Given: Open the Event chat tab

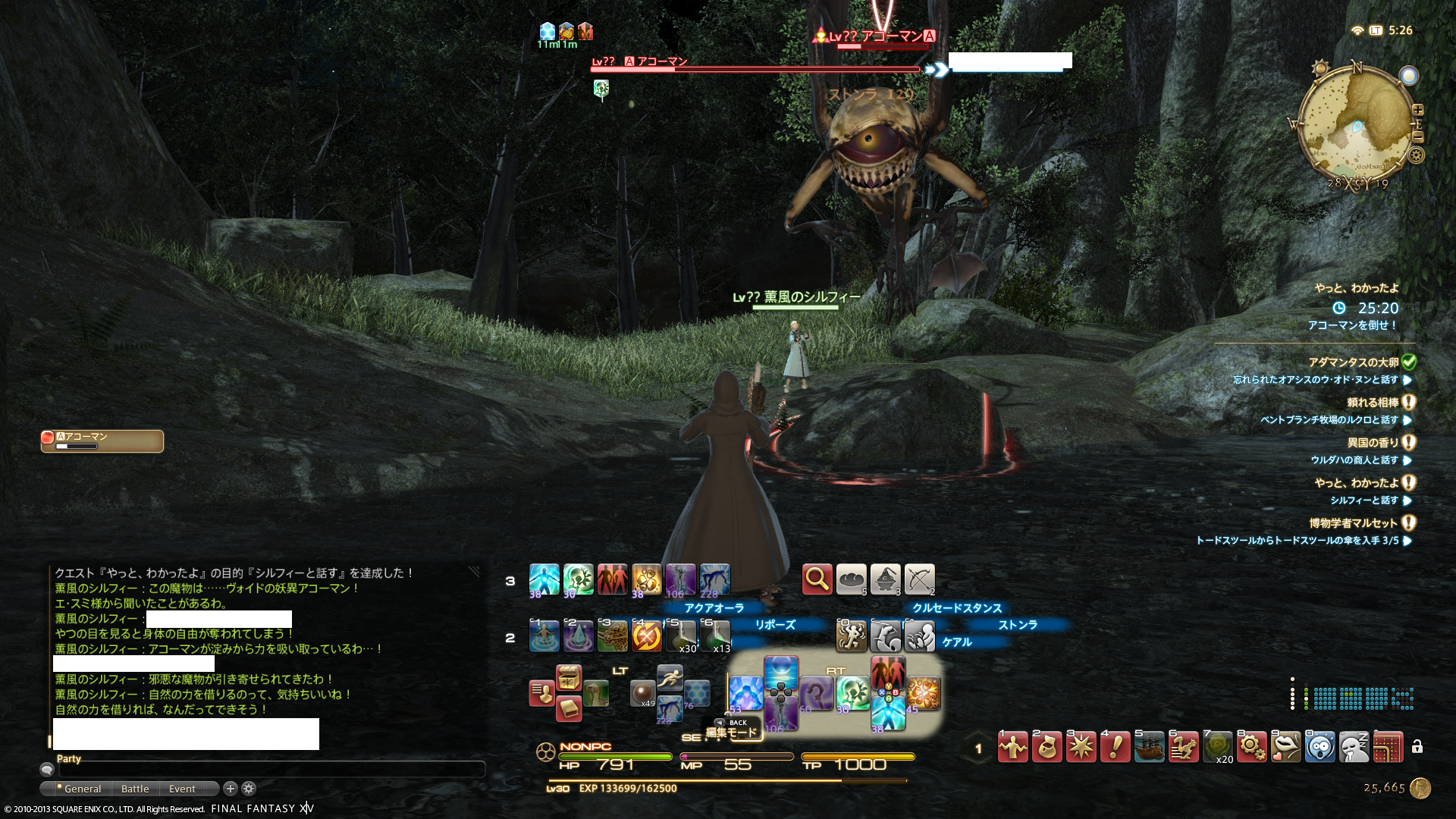Looking at the screenshot, I should (x=182, y=789).
